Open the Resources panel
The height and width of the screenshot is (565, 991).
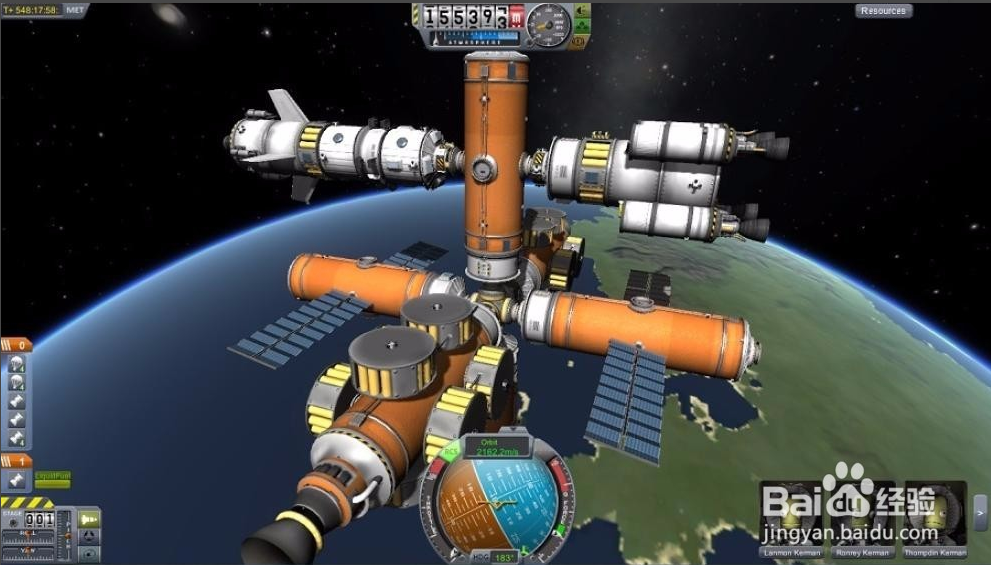pos(883,11)
